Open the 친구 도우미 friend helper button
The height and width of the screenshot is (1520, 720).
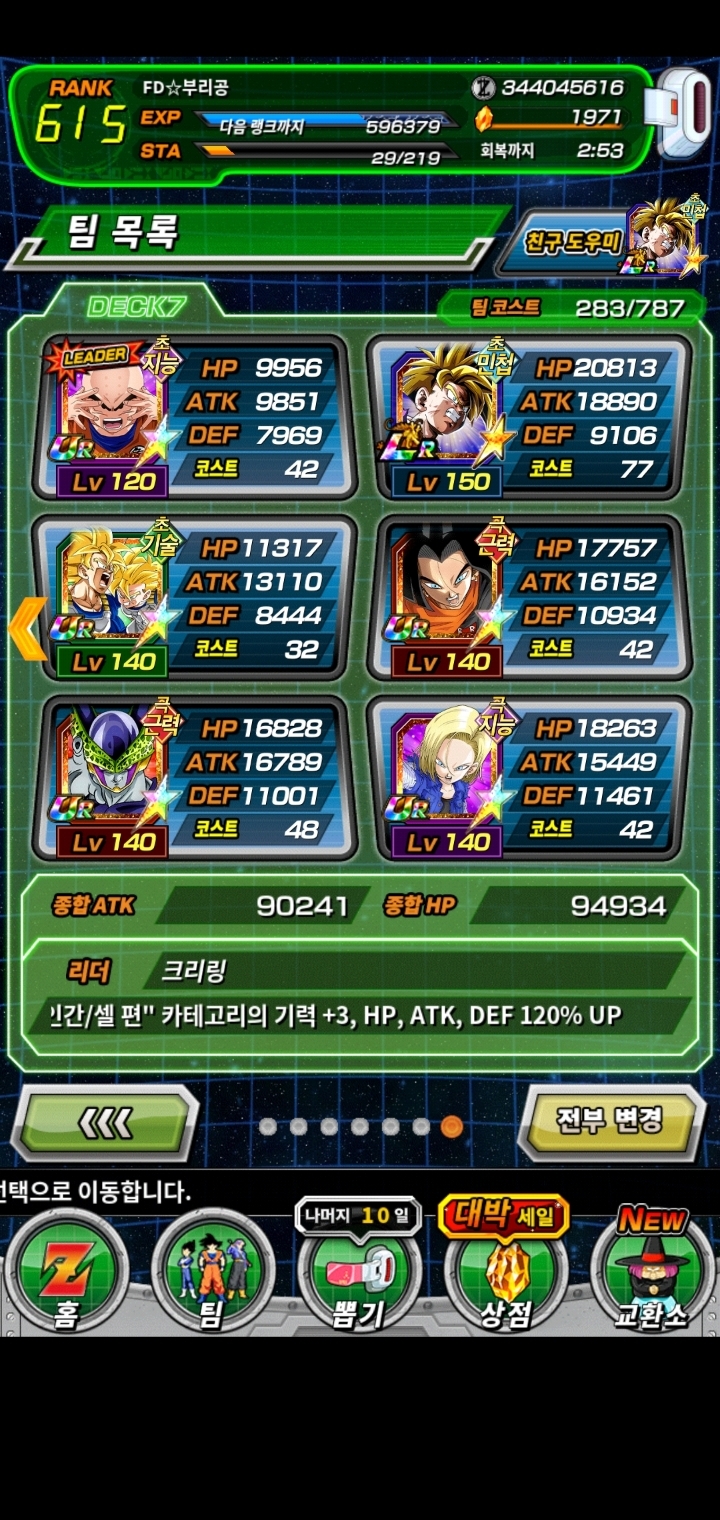pyautogui.click(x=600, y=241)
